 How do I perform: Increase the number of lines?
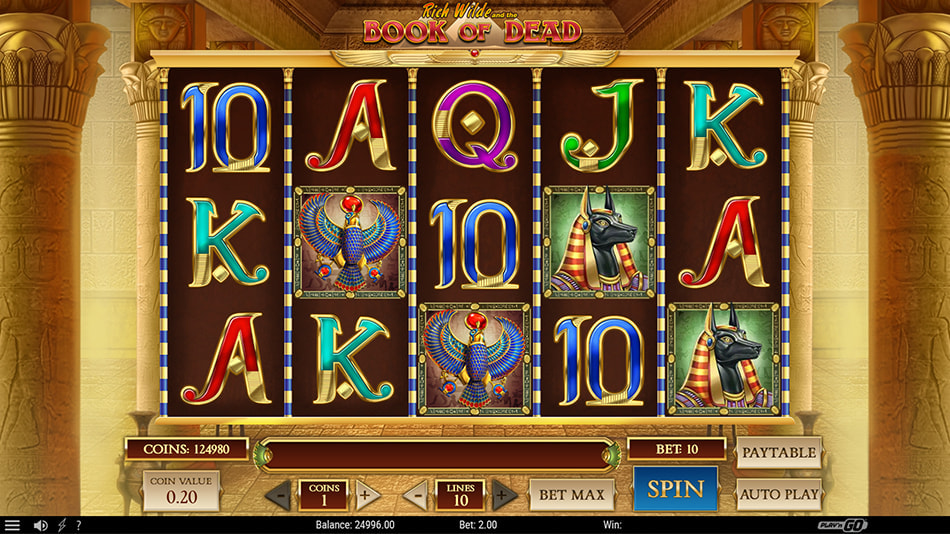(504, 494)
